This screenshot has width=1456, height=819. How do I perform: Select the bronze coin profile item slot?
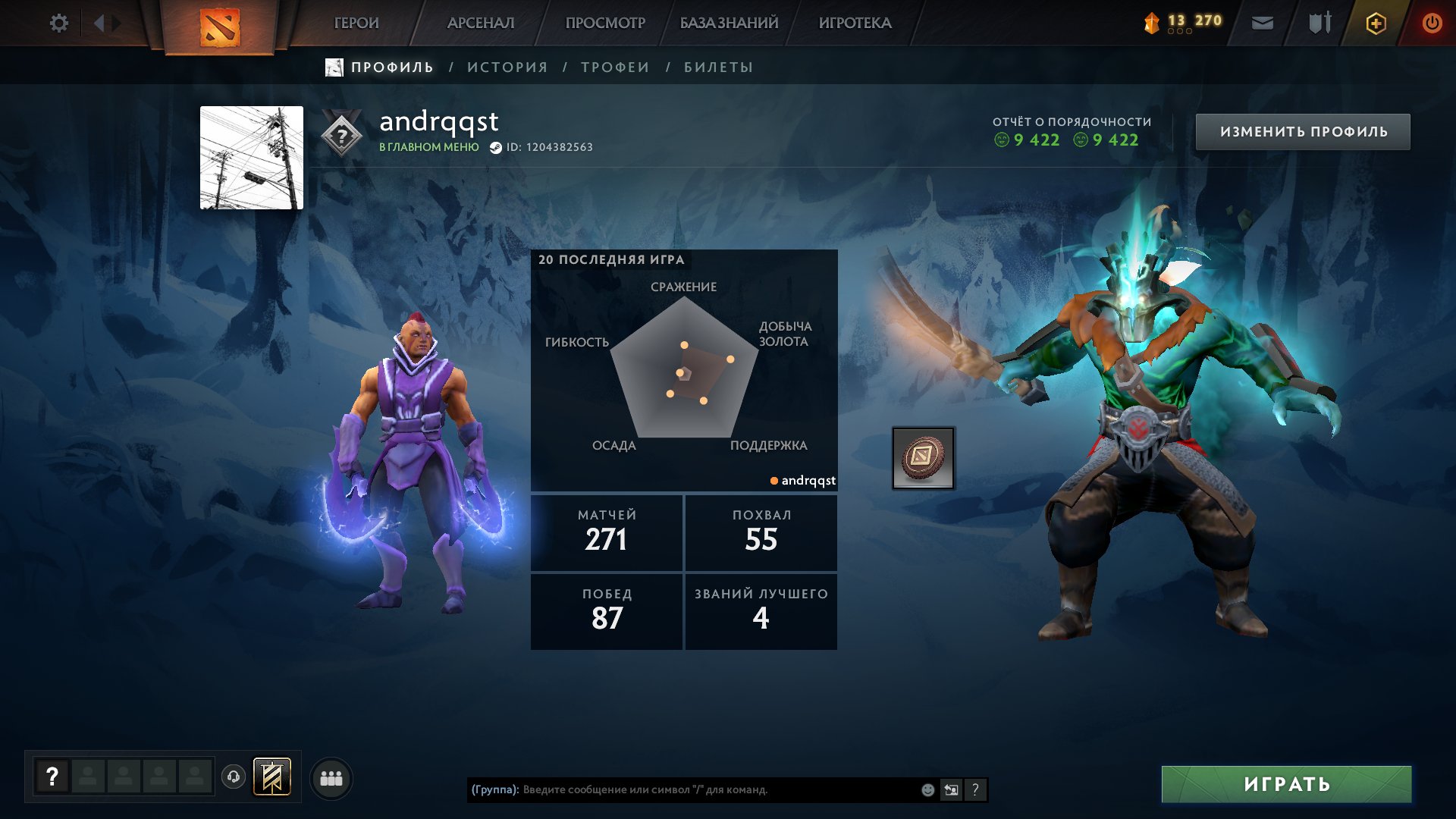pos(923,457)
